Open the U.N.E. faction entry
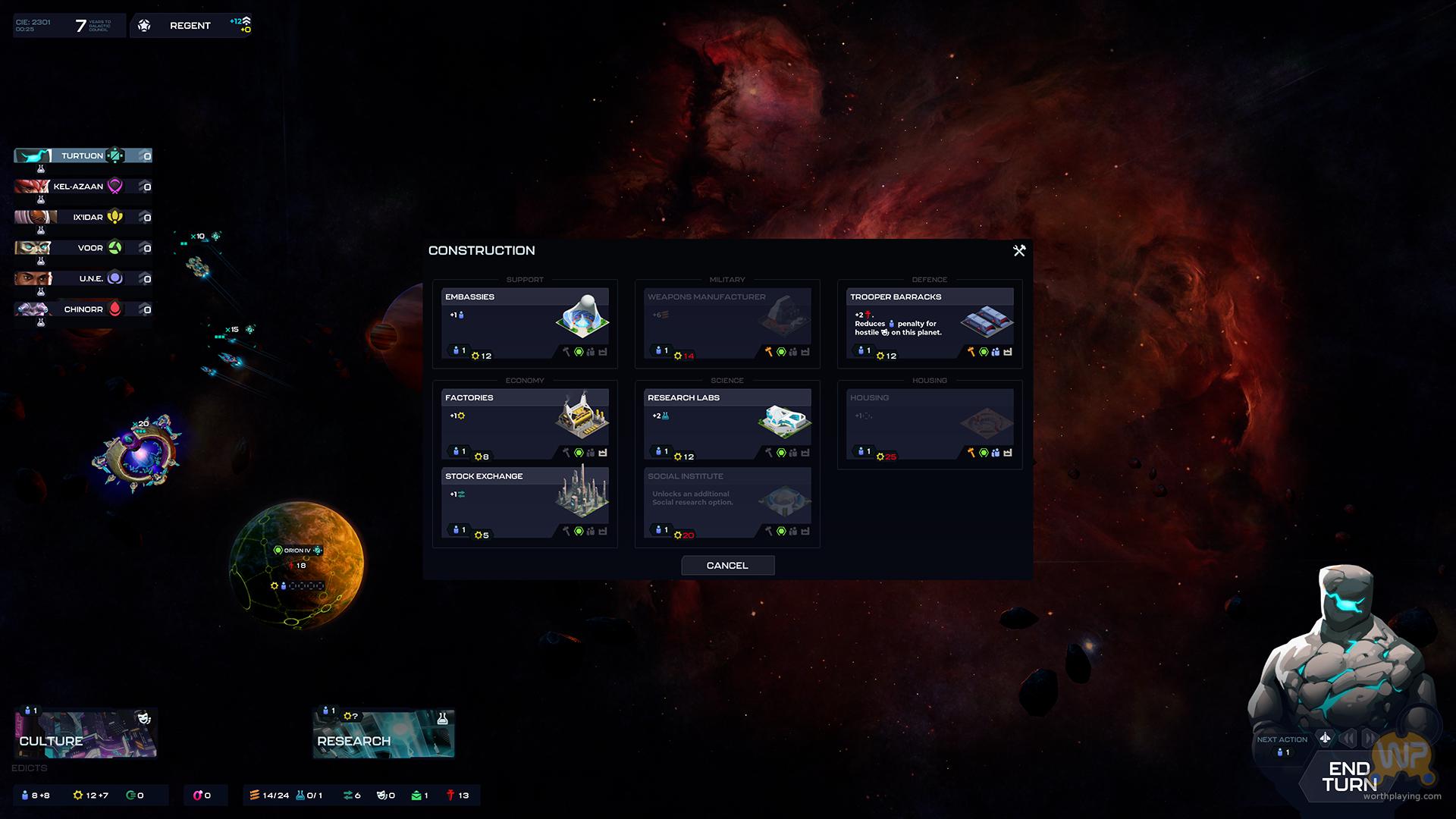The image size is (1456, 819). point(83,279)
